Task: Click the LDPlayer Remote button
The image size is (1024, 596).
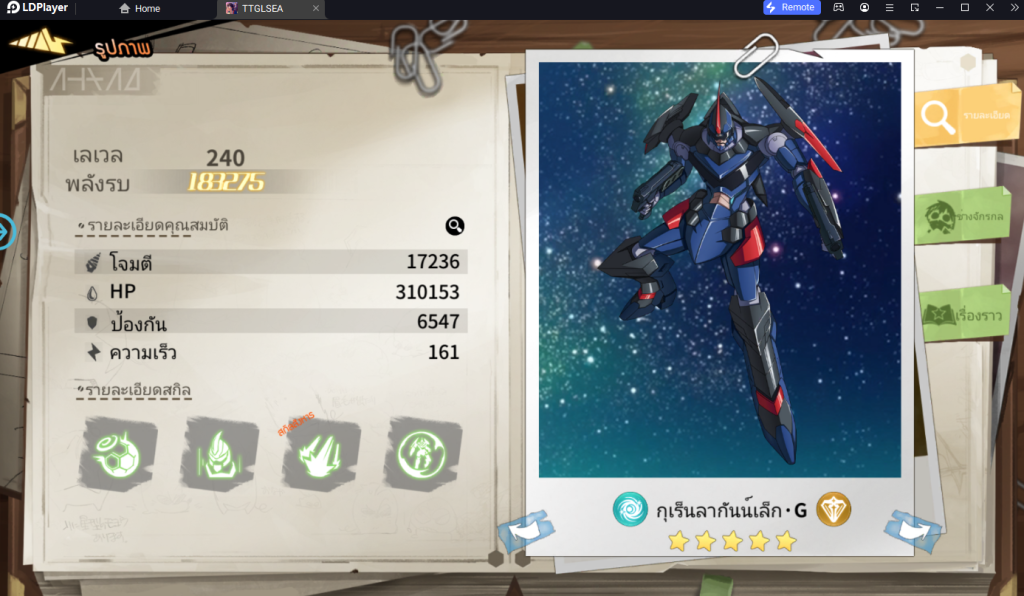Action: click(791, 8)
